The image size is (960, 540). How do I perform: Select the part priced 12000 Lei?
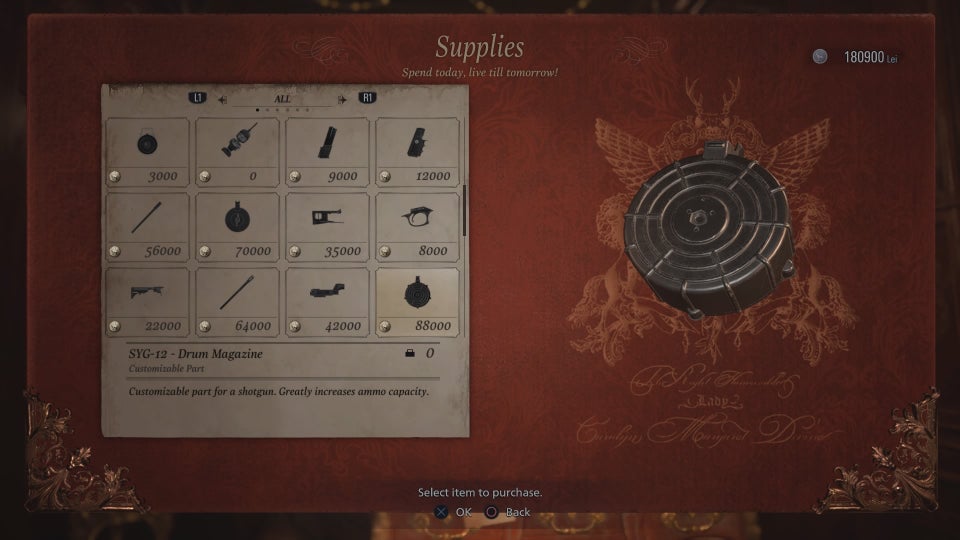[417, 151]
